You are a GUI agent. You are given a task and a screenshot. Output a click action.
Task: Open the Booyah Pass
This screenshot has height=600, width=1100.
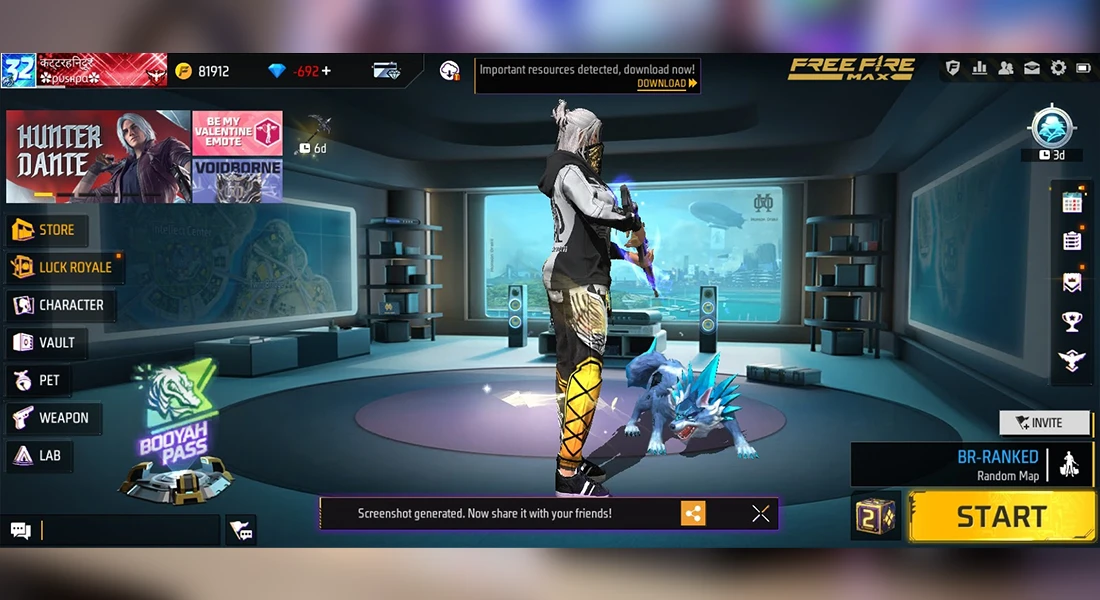coord(177,435)
